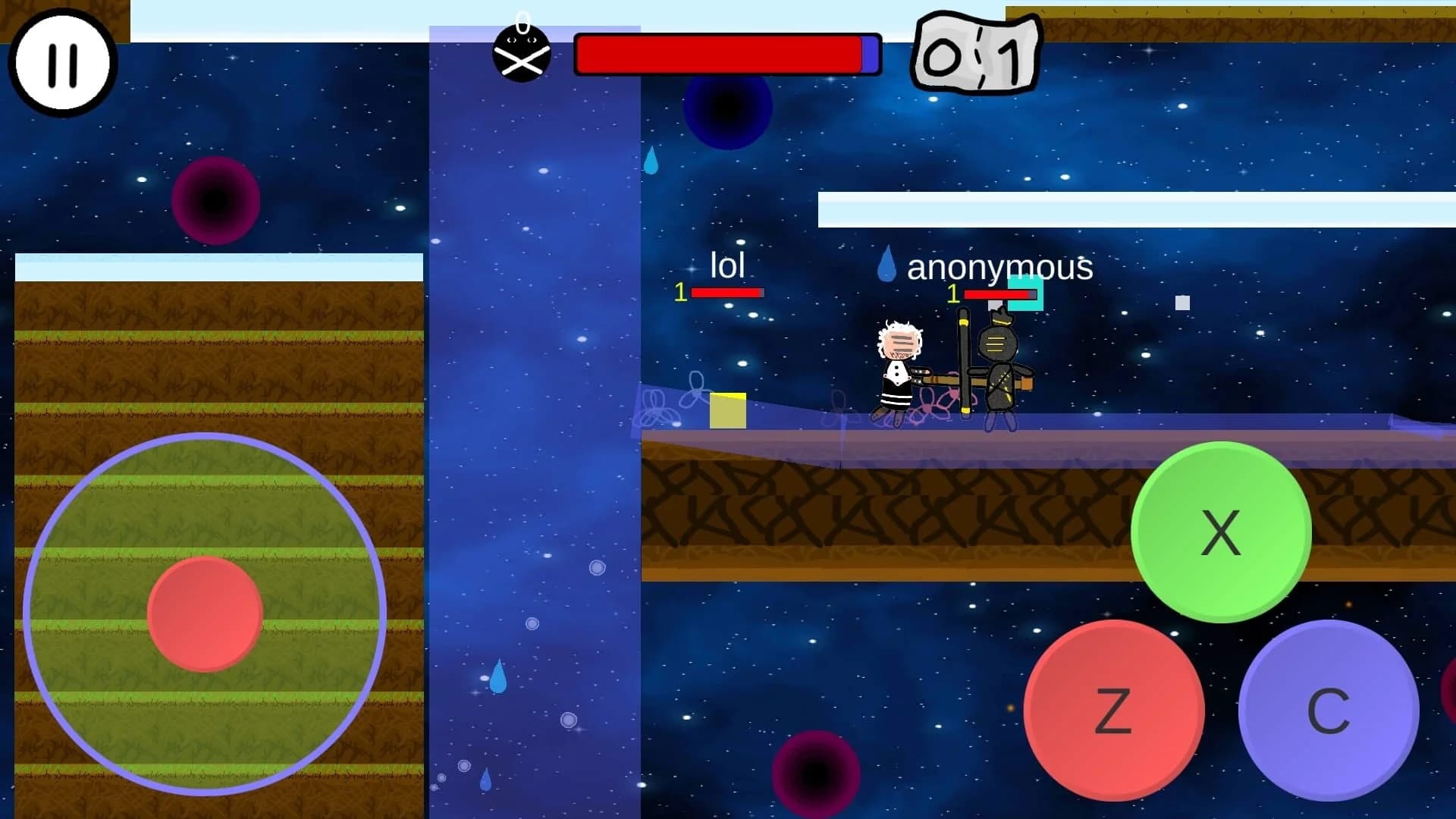Tap the yellow block on the platform
This screenshot has width=1456, height=819.
(727, 409)
